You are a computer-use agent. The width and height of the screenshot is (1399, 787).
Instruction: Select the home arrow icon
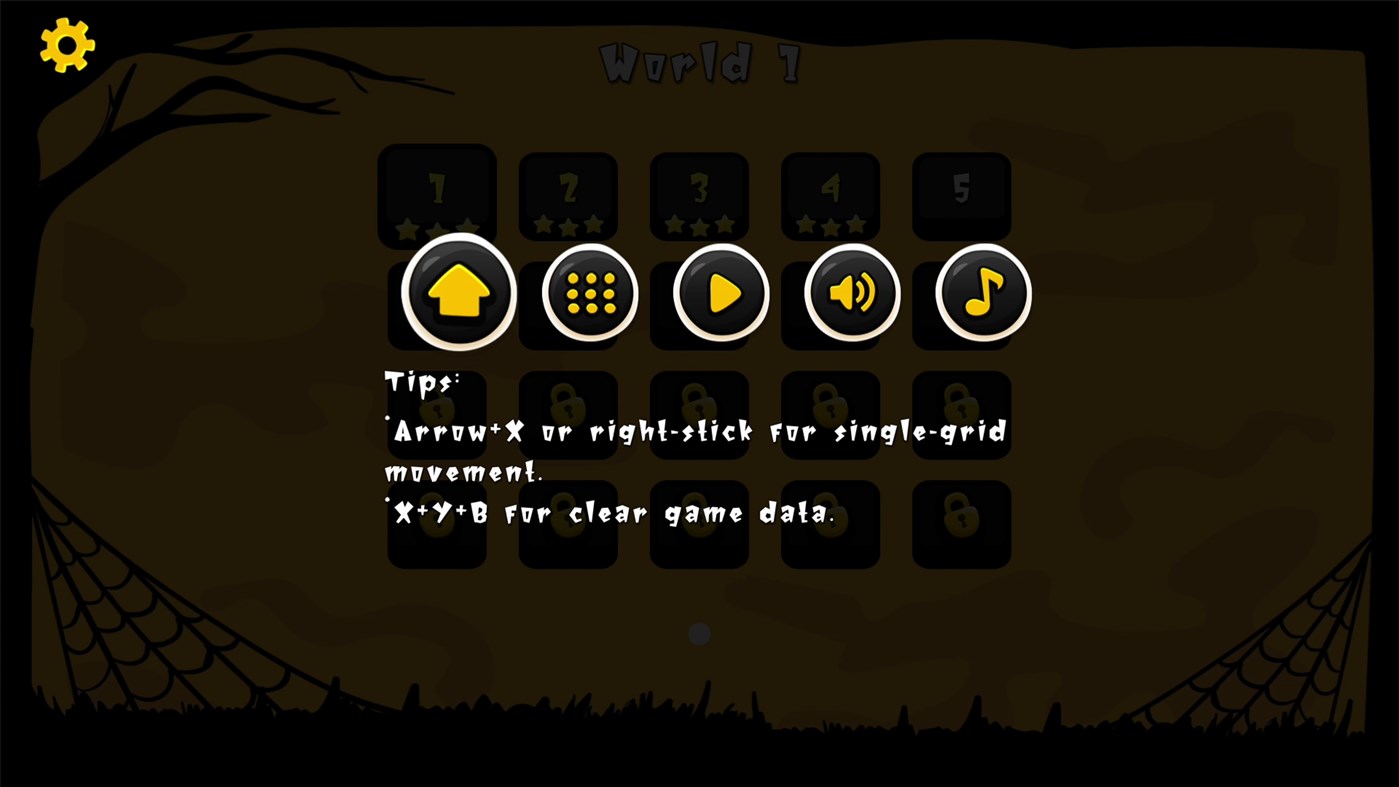tap(457, 292)
